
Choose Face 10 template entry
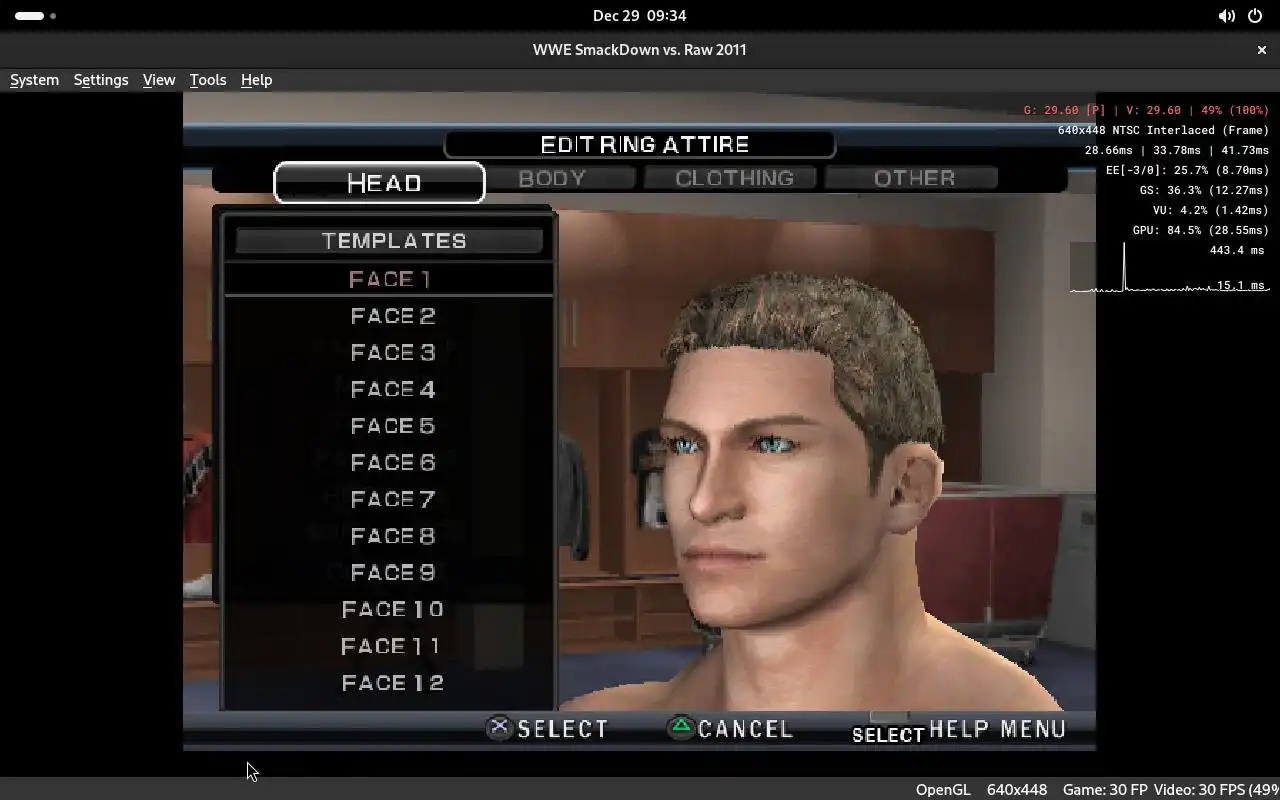392,610
